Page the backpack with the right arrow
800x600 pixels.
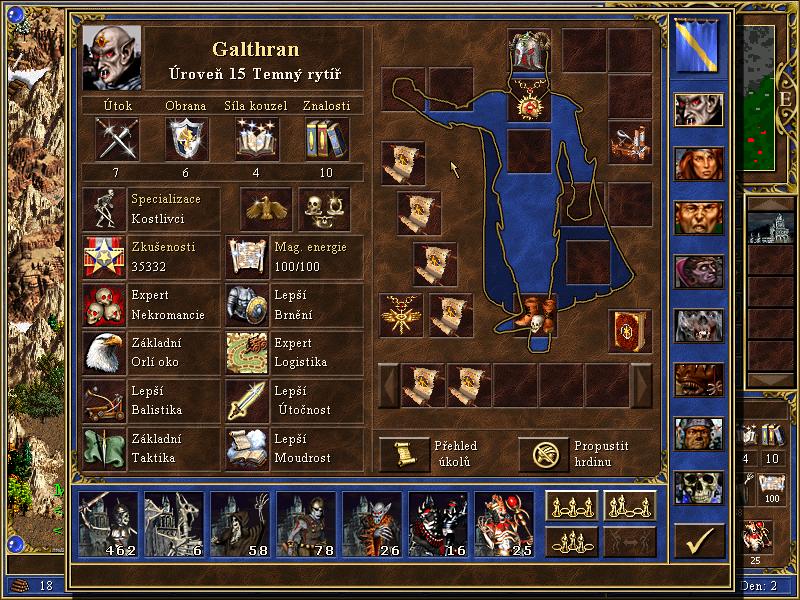coord(641,385)
